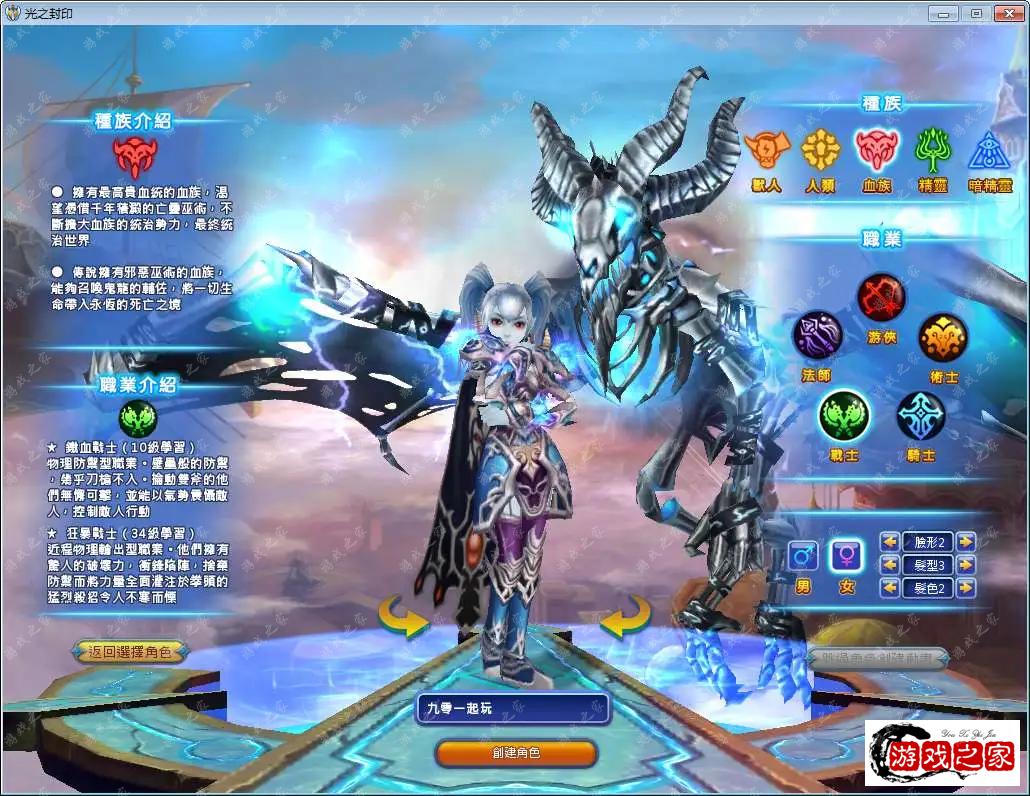Click the next arrow for 臉形 face shape

point(966,541)
